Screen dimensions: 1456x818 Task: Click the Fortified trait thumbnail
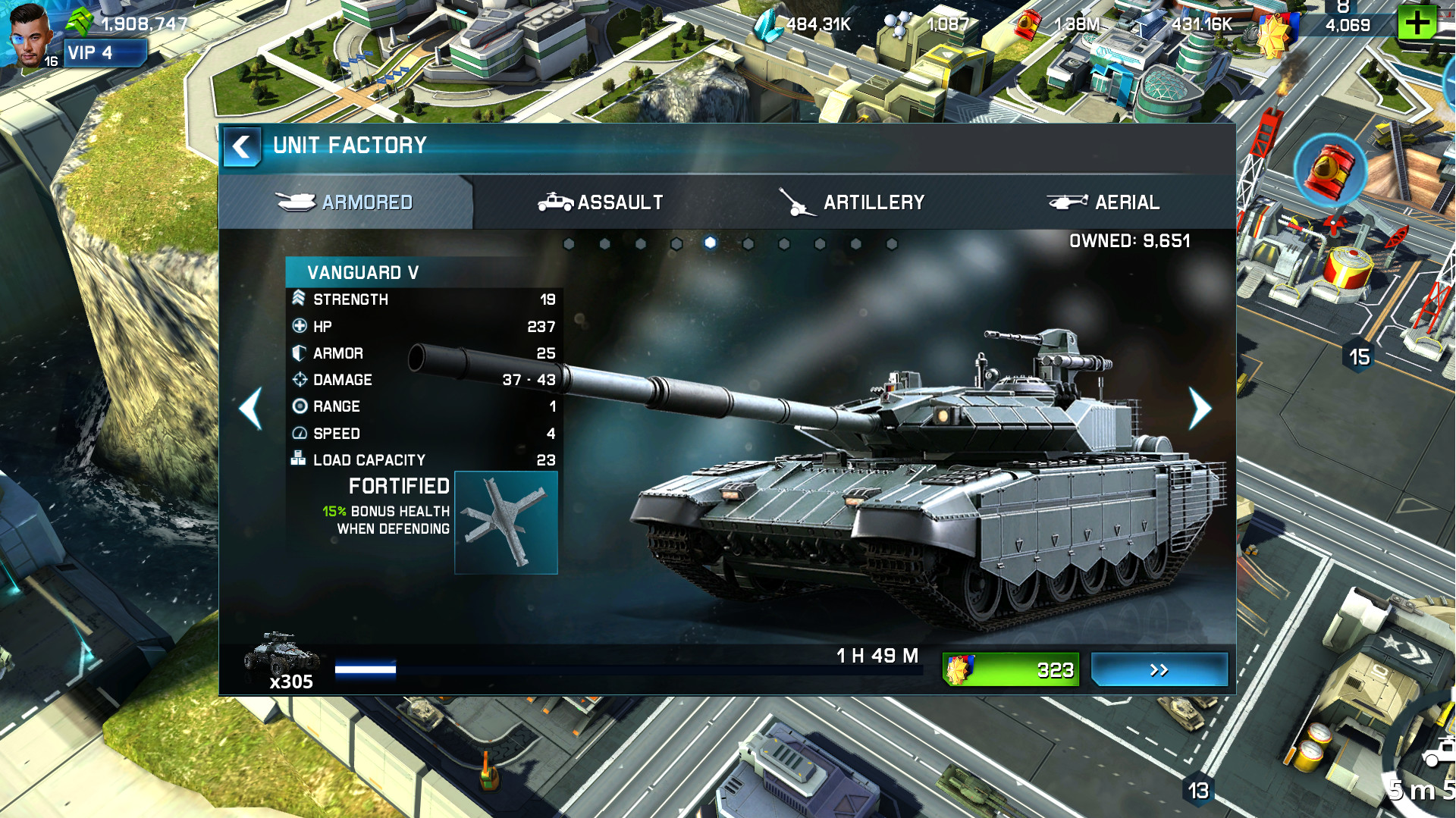[507, 521]
